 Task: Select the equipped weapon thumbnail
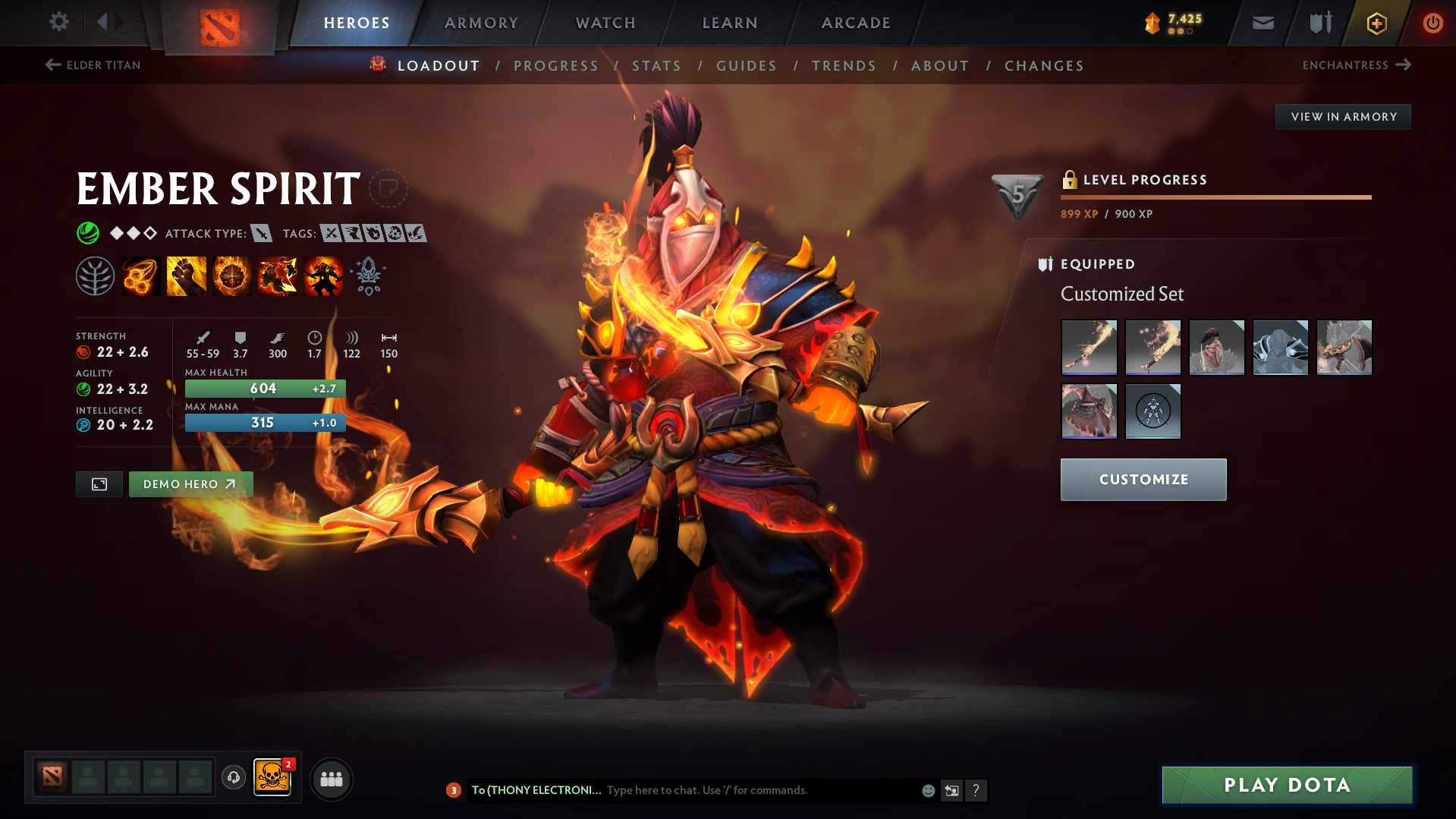point(1089,347)
